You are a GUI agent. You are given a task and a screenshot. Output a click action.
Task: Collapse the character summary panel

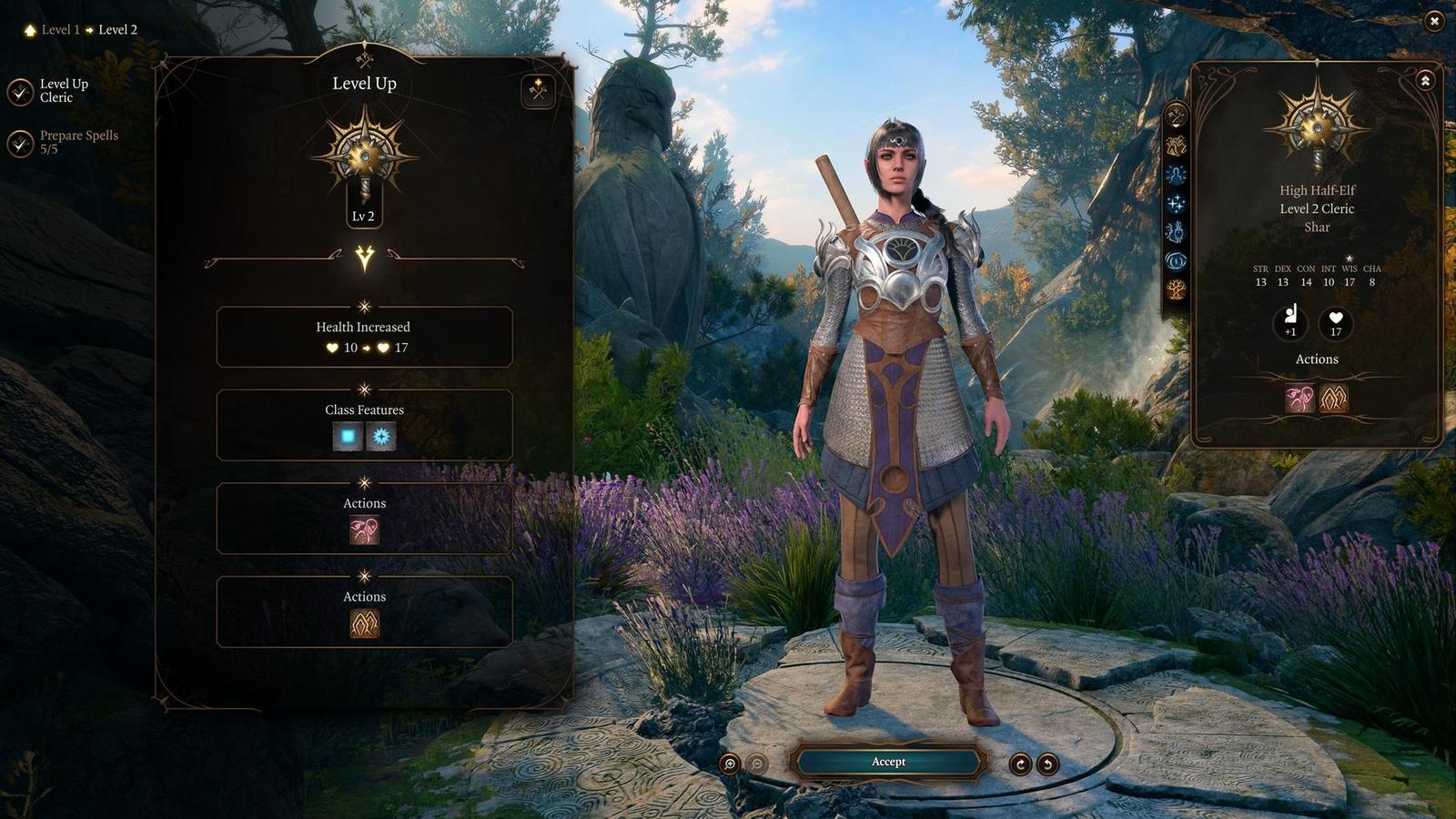(x=1425, y=81)
